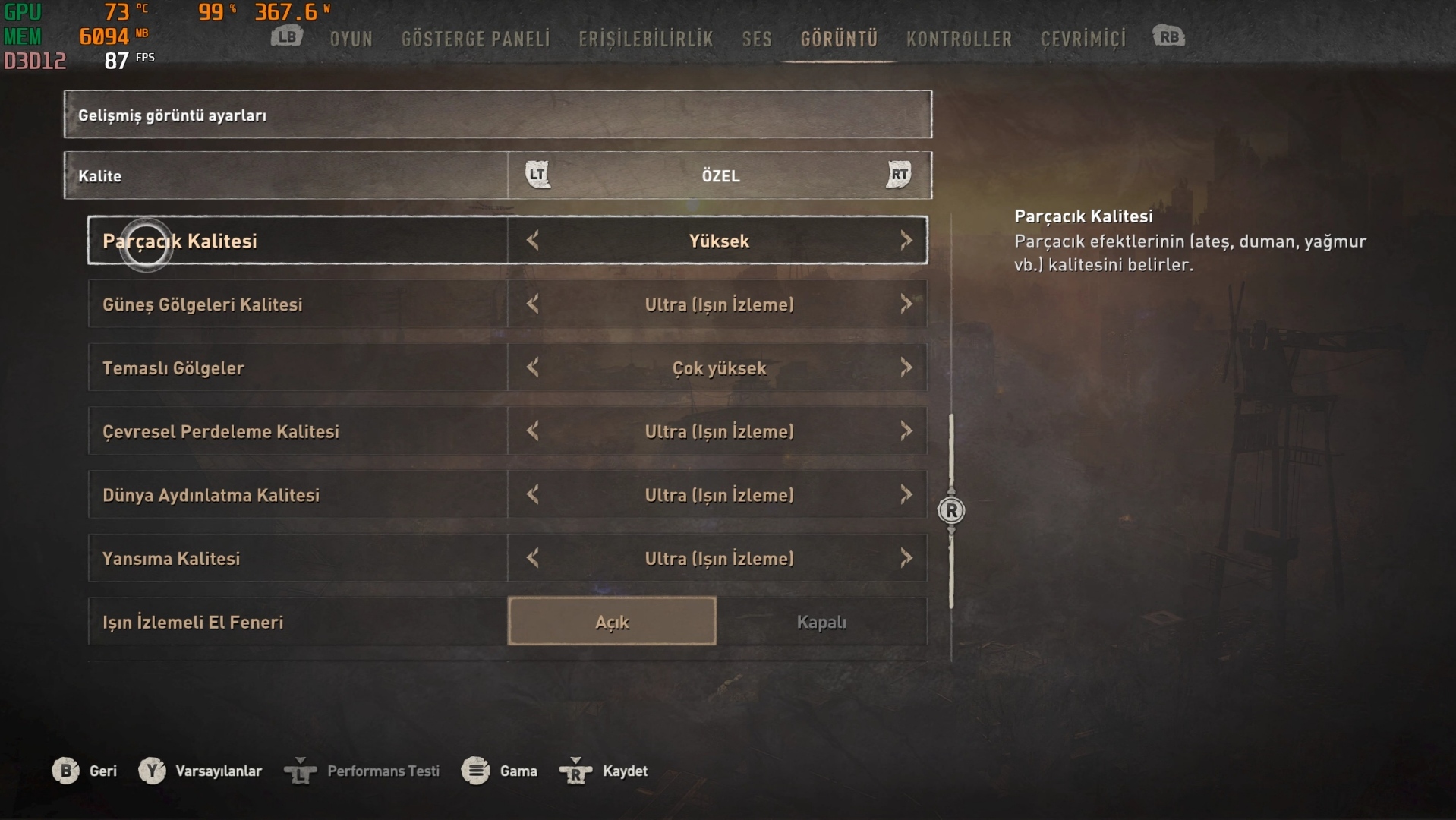Image resolution: width=1456 pixels, height=820 pixels.
Task: Lower Dünya Aydınlatma Kalitesi with left arrow
Action: click(x=533, y=495)
